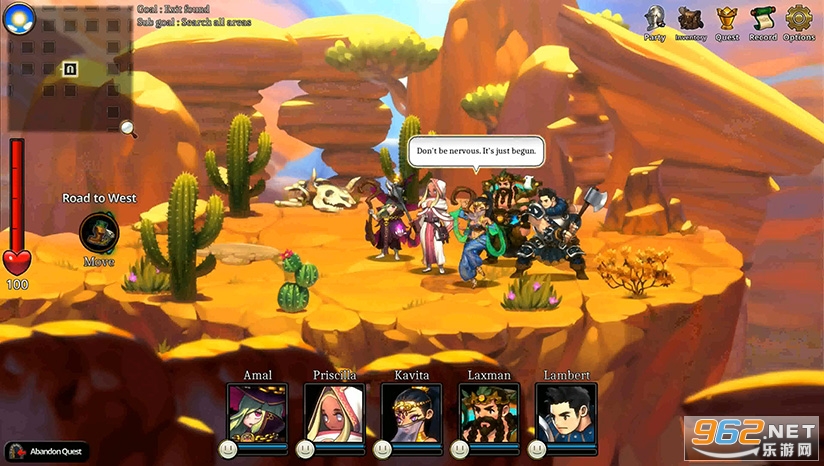Advance the speech bubble dialogue
Image resolution: width=824 pixels, height=466 pixels.
tap(476, 152)
